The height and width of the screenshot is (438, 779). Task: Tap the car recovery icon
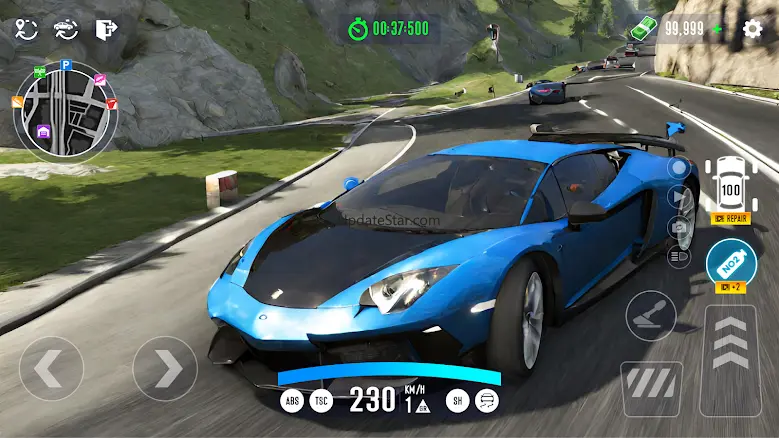click(x=66, y=29)
